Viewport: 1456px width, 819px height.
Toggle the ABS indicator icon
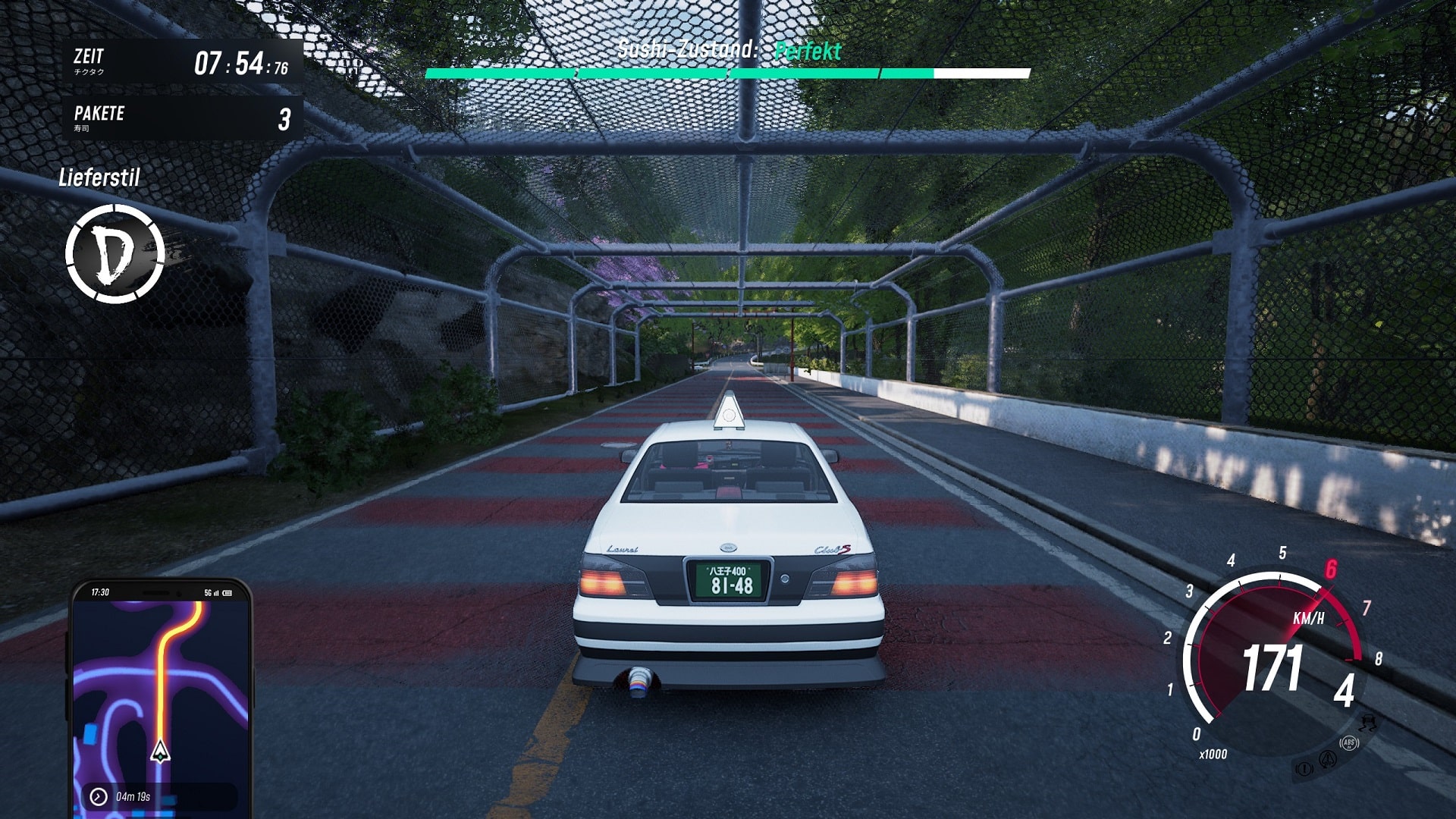[1349, 743]
